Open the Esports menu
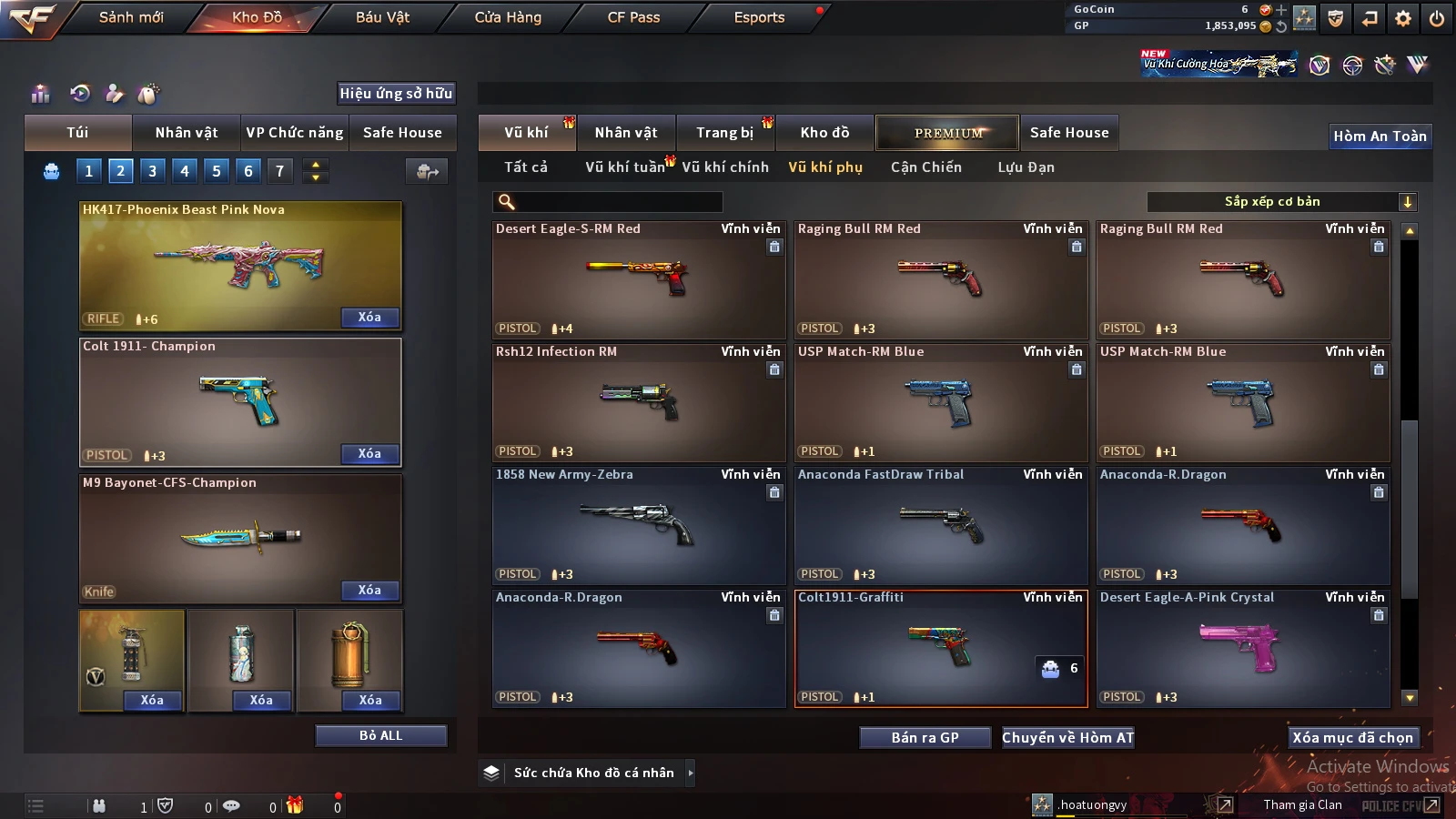 click(759, 17)
